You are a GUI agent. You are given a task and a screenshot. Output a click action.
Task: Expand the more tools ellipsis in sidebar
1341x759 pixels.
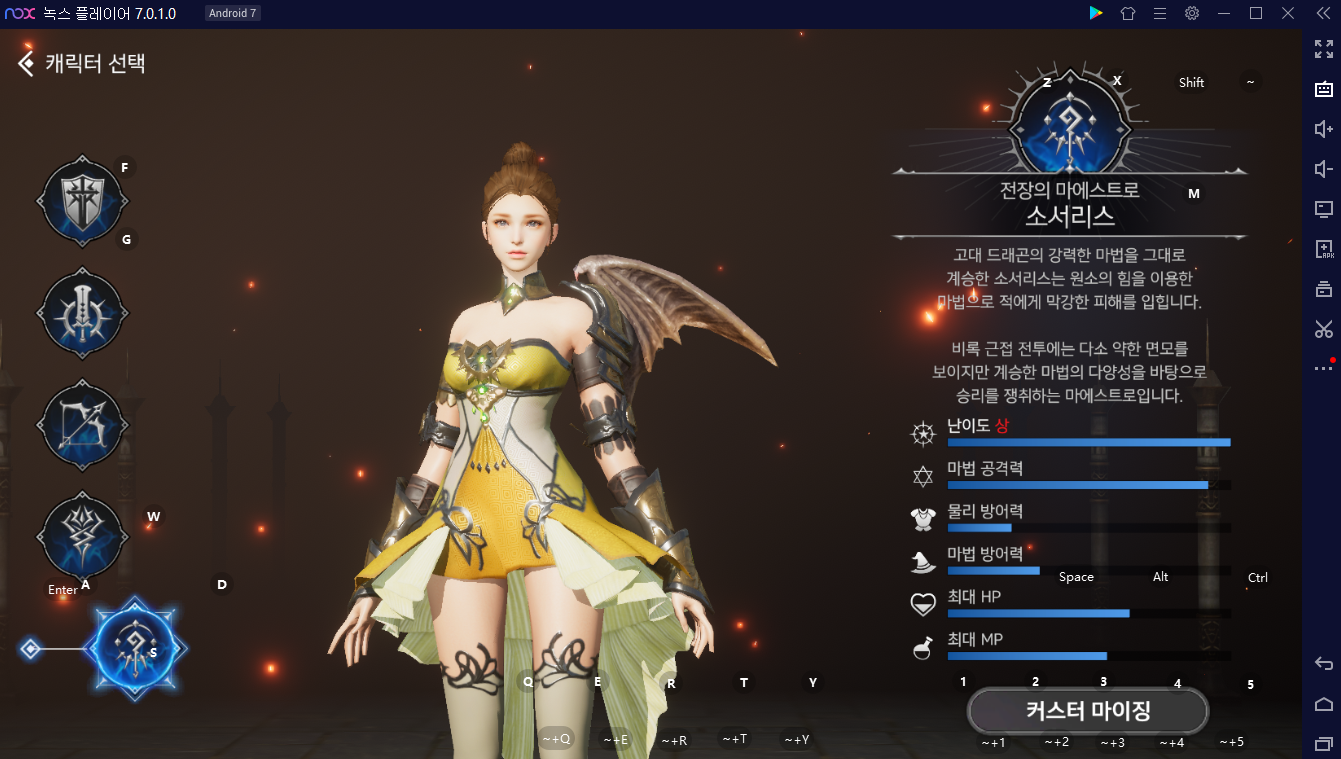1322,368
